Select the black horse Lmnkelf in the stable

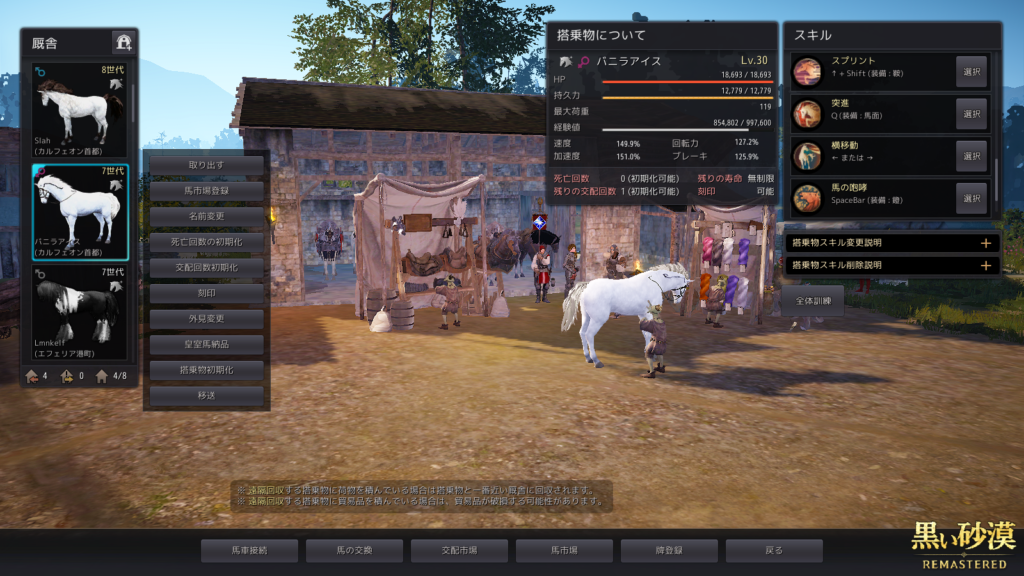click(x=80, y=312)
